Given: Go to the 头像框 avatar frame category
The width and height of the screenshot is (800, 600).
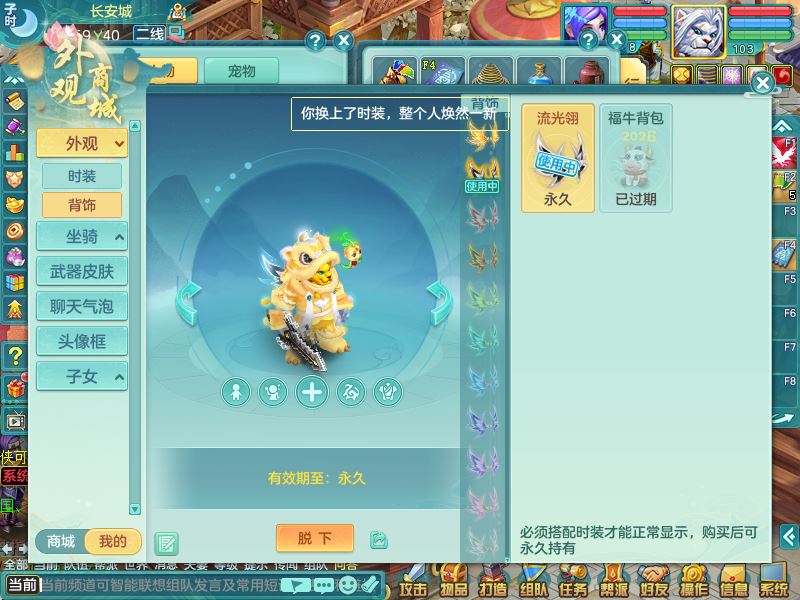Looking at the screenshot, I should tap(82, 341).
